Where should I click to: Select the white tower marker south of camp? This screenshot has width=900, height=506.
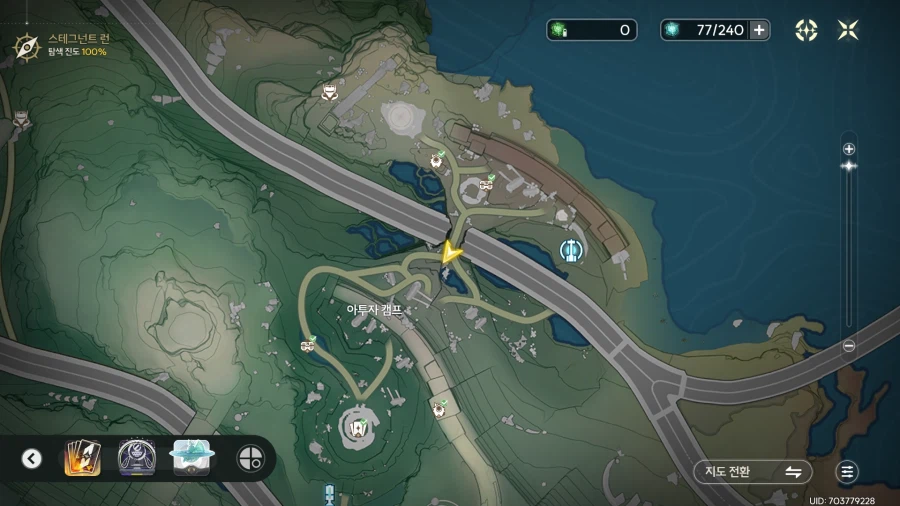357,427
